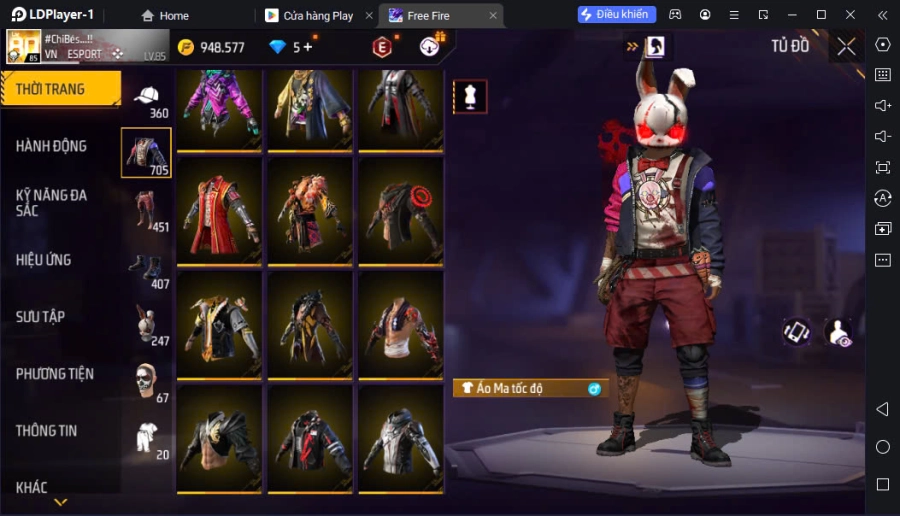
Task: Select the Kỹ Năng Đa Sắc category
Action: 52,202
